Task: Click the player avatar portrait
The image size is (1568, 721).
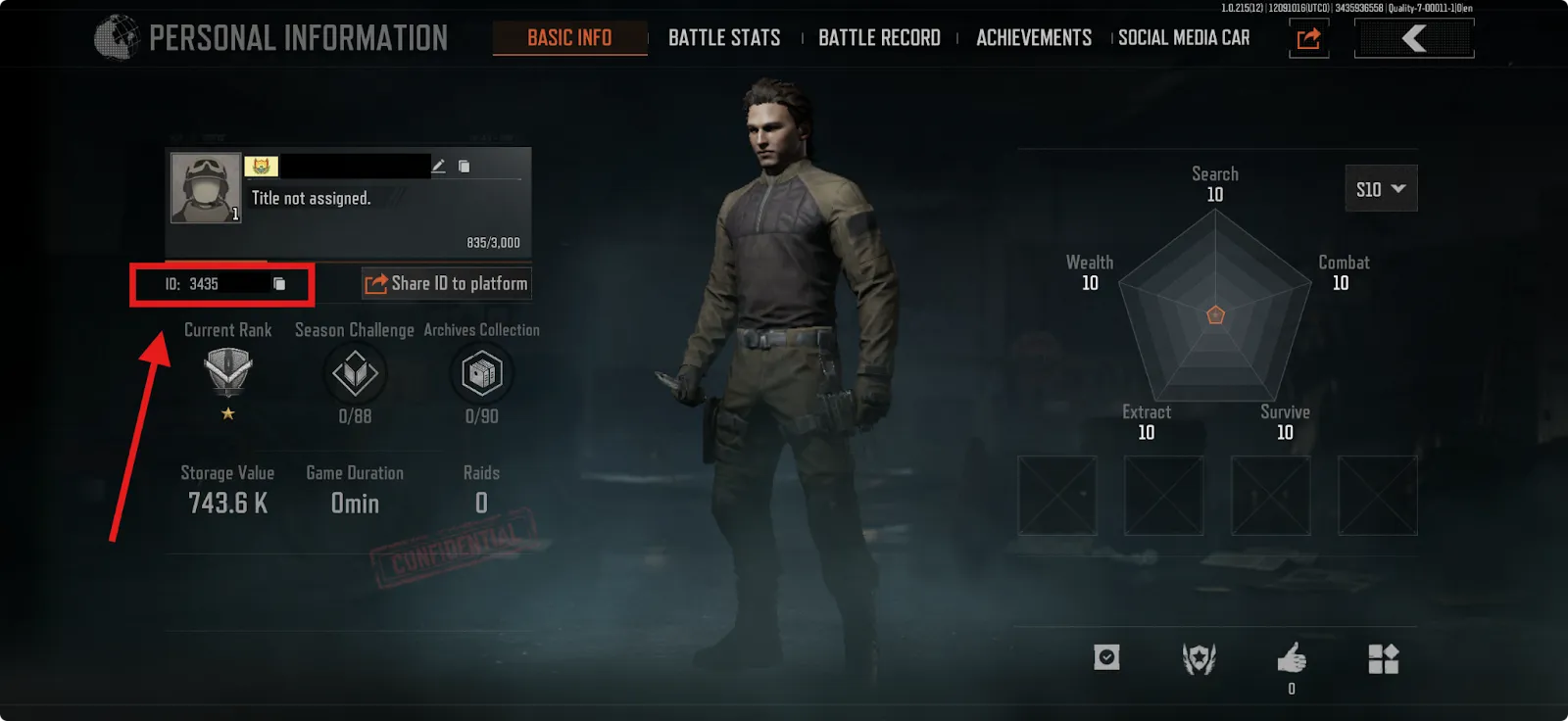Action: tap(206, 187)
